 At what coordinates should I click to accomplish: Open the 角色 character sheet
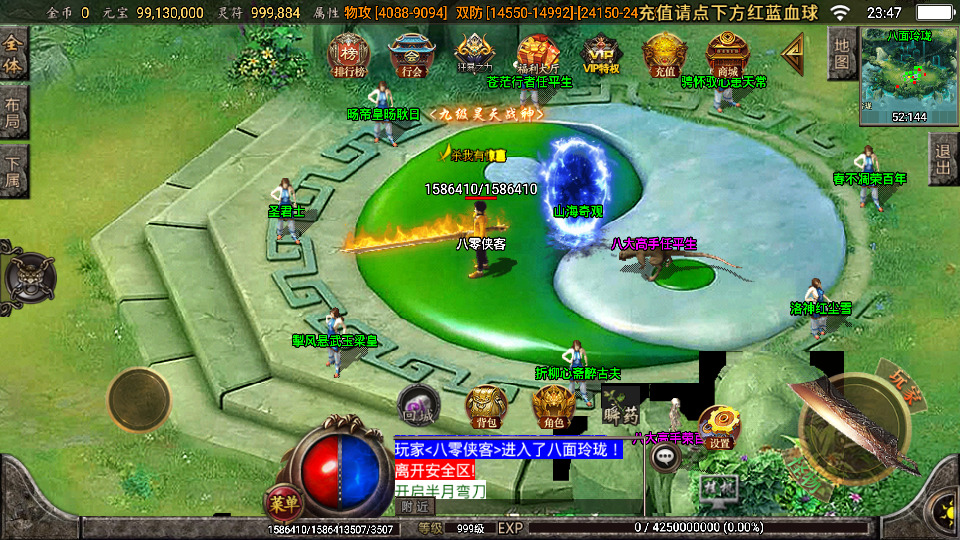pyautogui.click(x=552, y=407)
